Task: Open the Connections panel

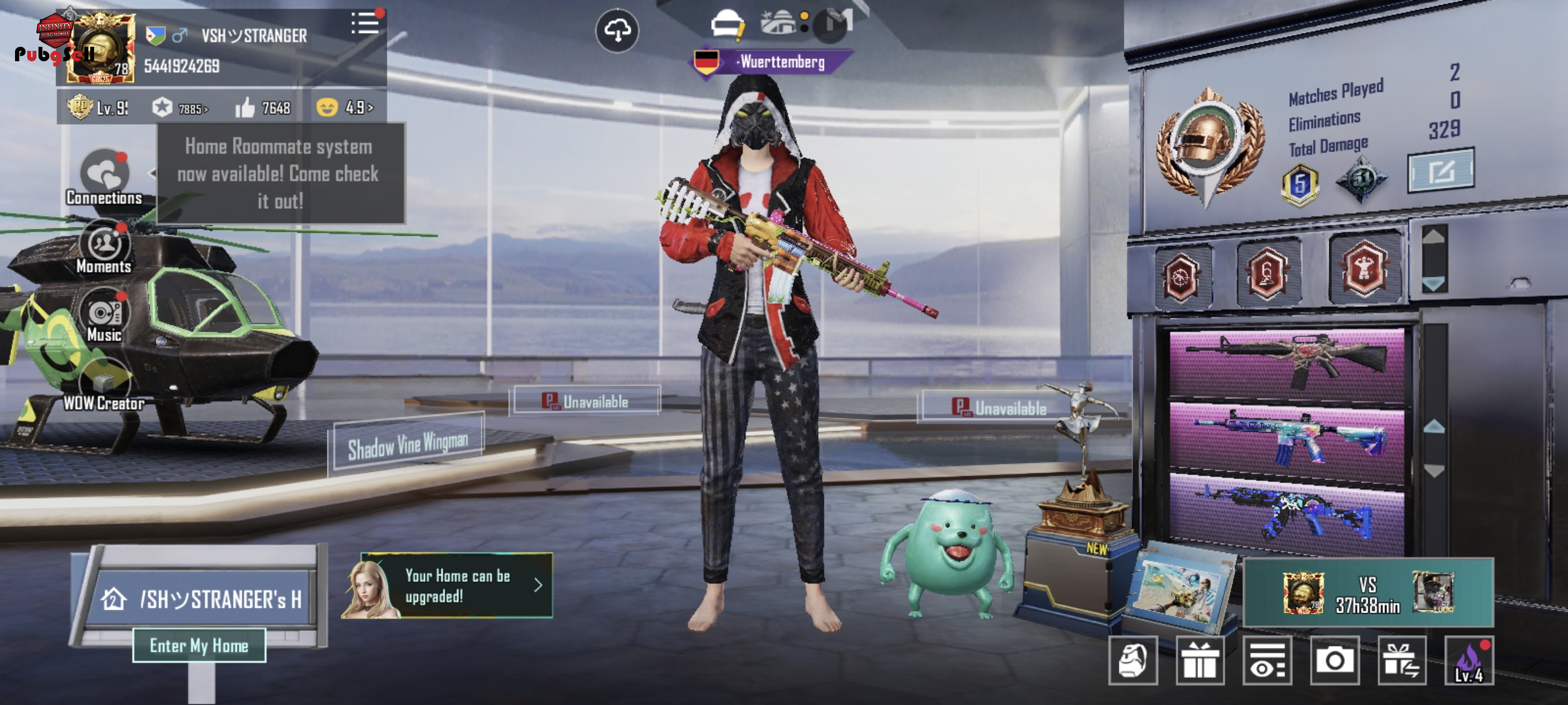Action: (x=105, y=176)
